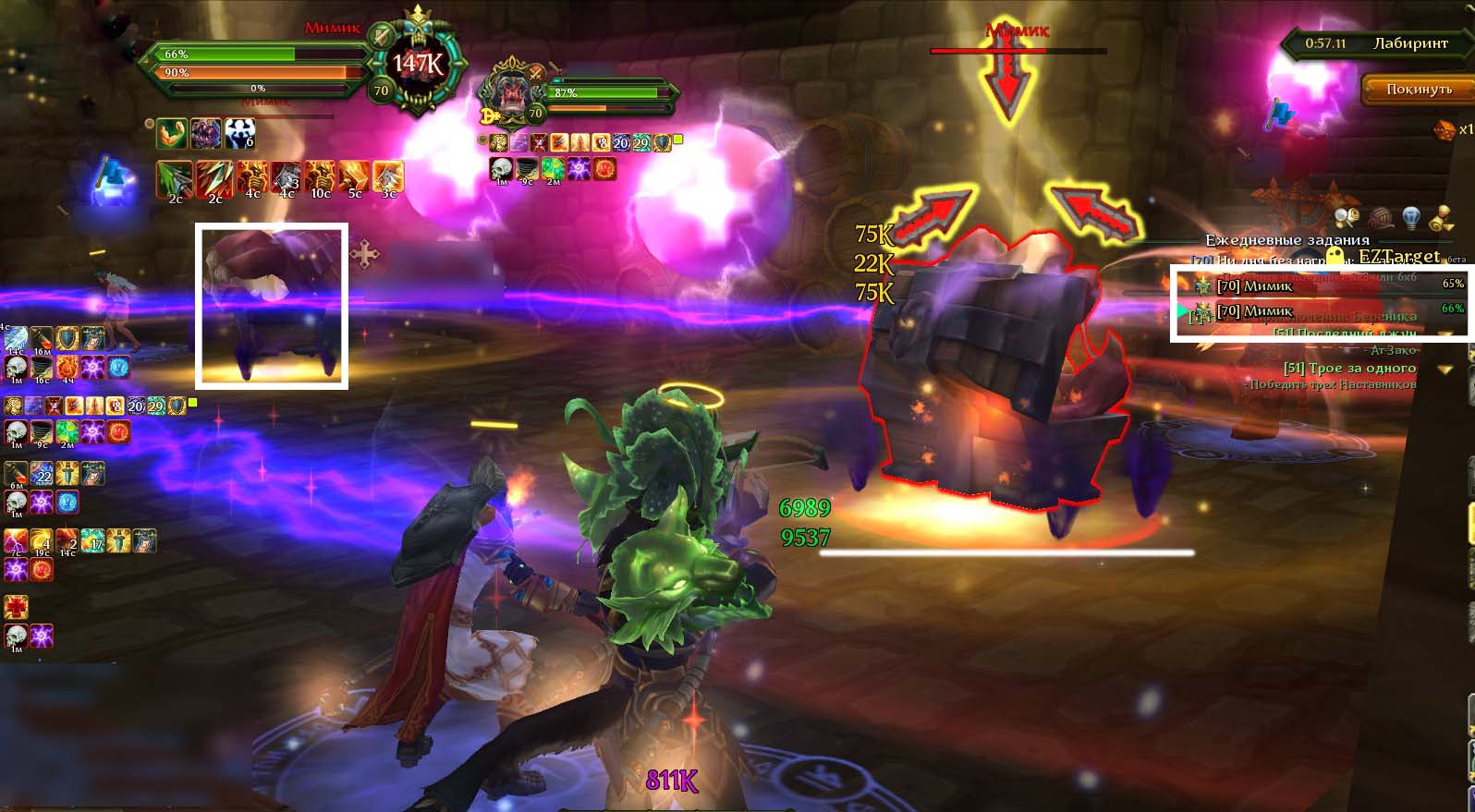Click the green arrow debuff icon
Screen dimensions: 1475x812
(x=175, y=176)
